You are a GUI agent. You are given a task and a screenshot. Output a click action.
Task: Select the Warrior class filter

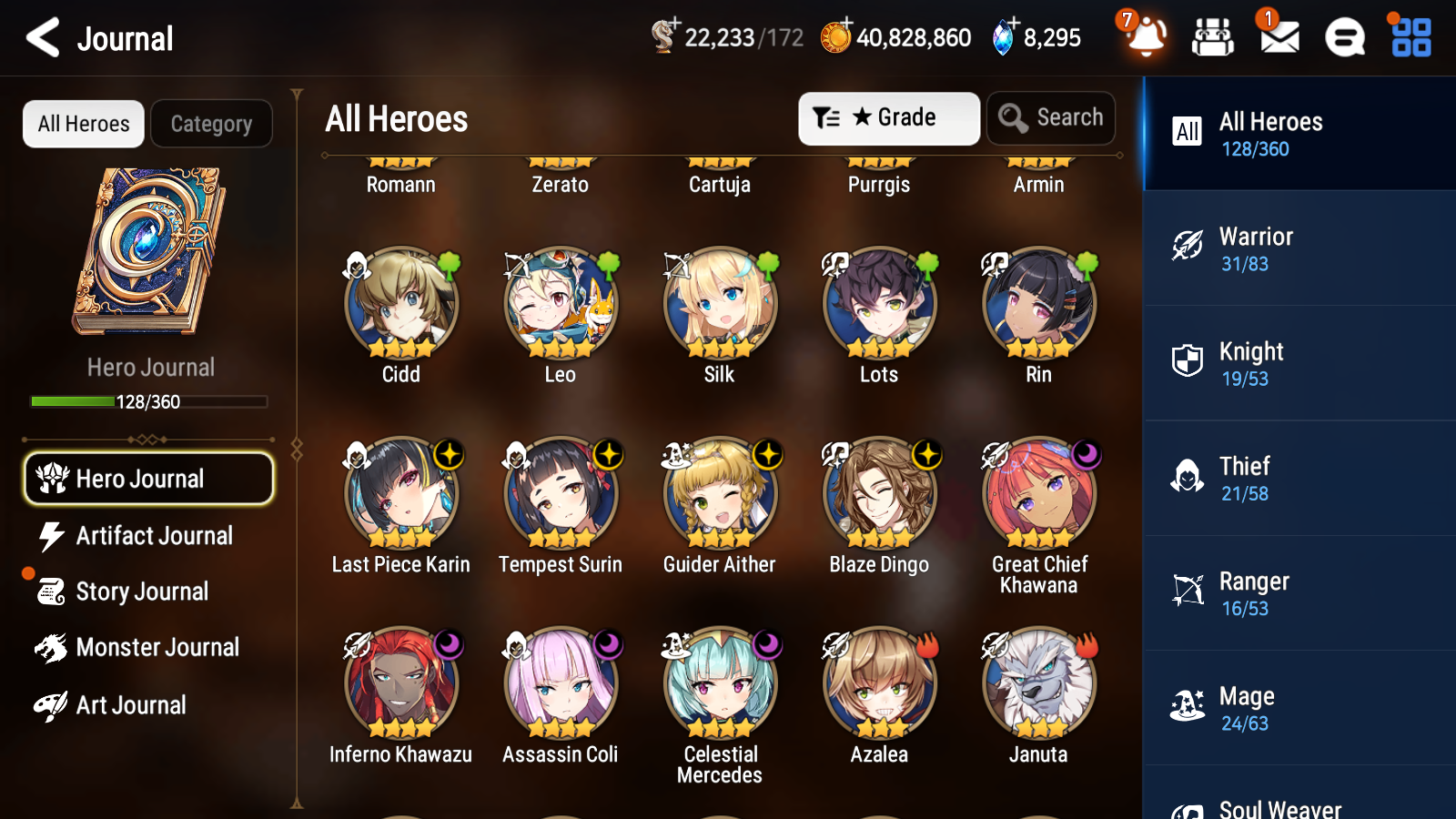1299,249
